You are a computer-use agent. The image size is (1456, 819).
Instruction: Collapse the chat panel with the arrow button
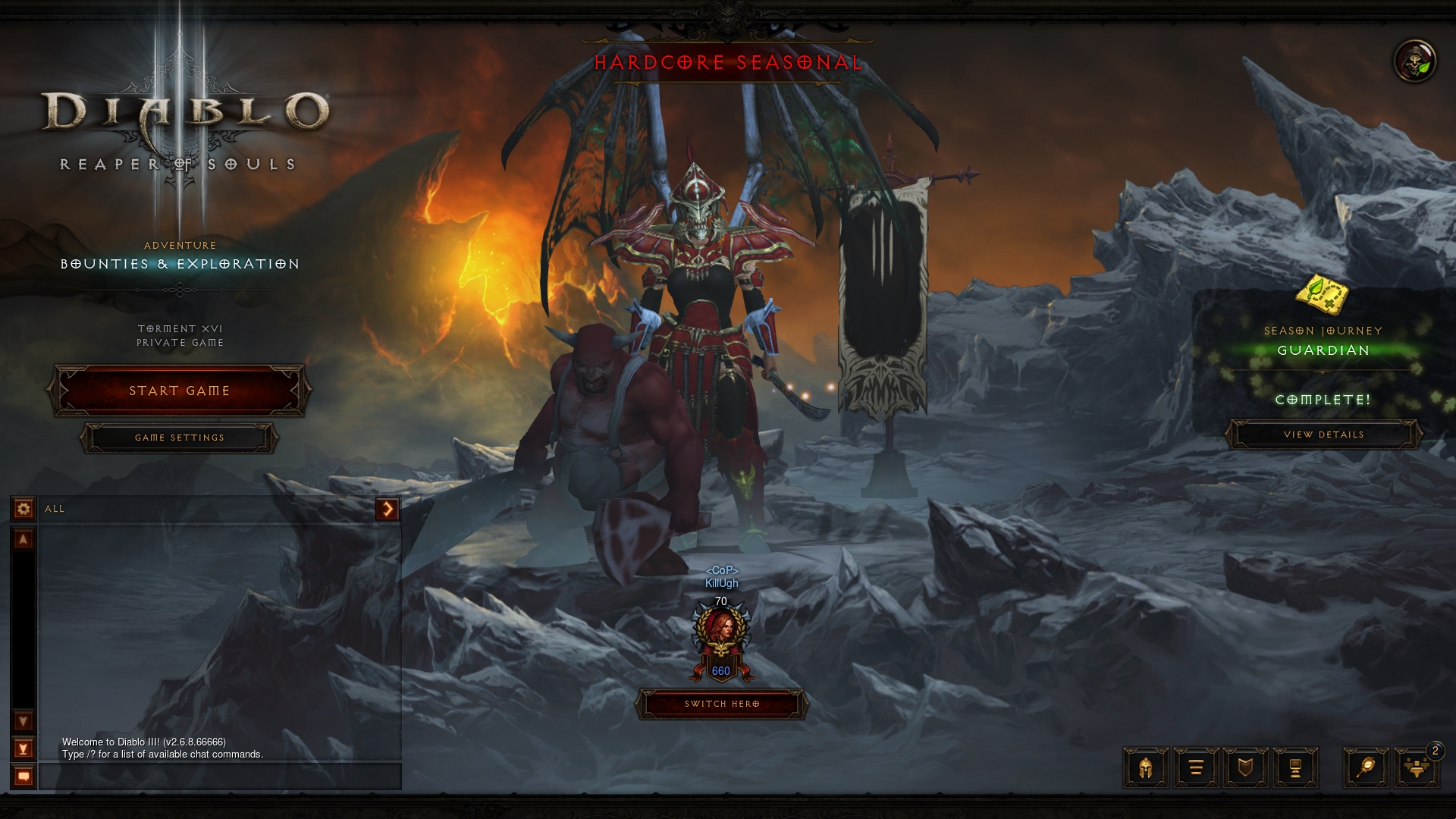[387, 509]
